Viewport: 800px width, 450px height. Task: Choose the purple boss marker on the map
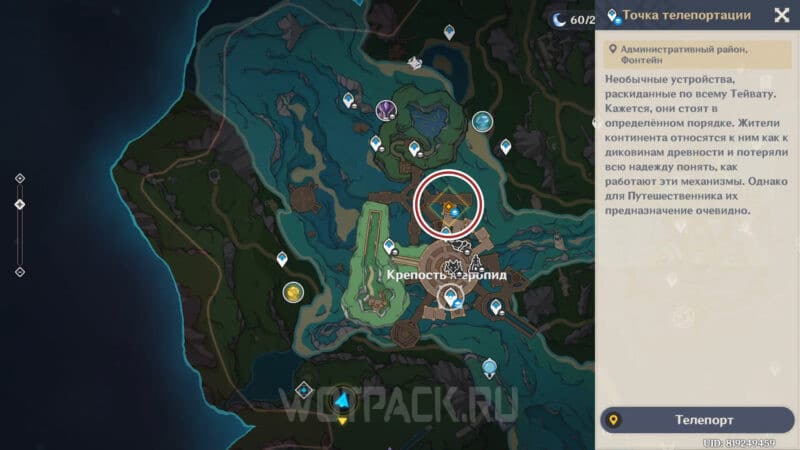386,110
